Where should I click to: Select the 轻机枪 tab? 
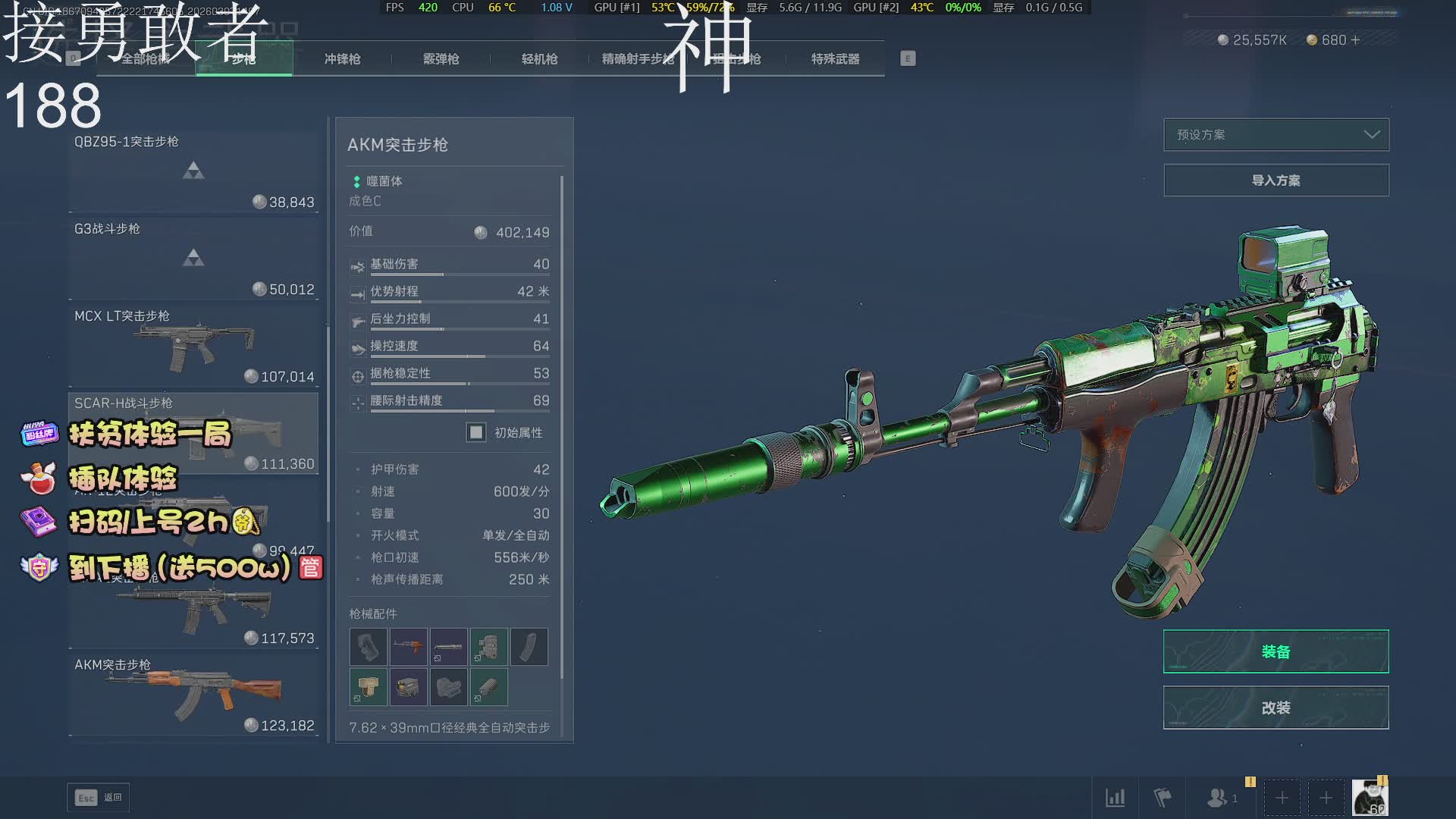pyautogui.click(x=539, y=59)
